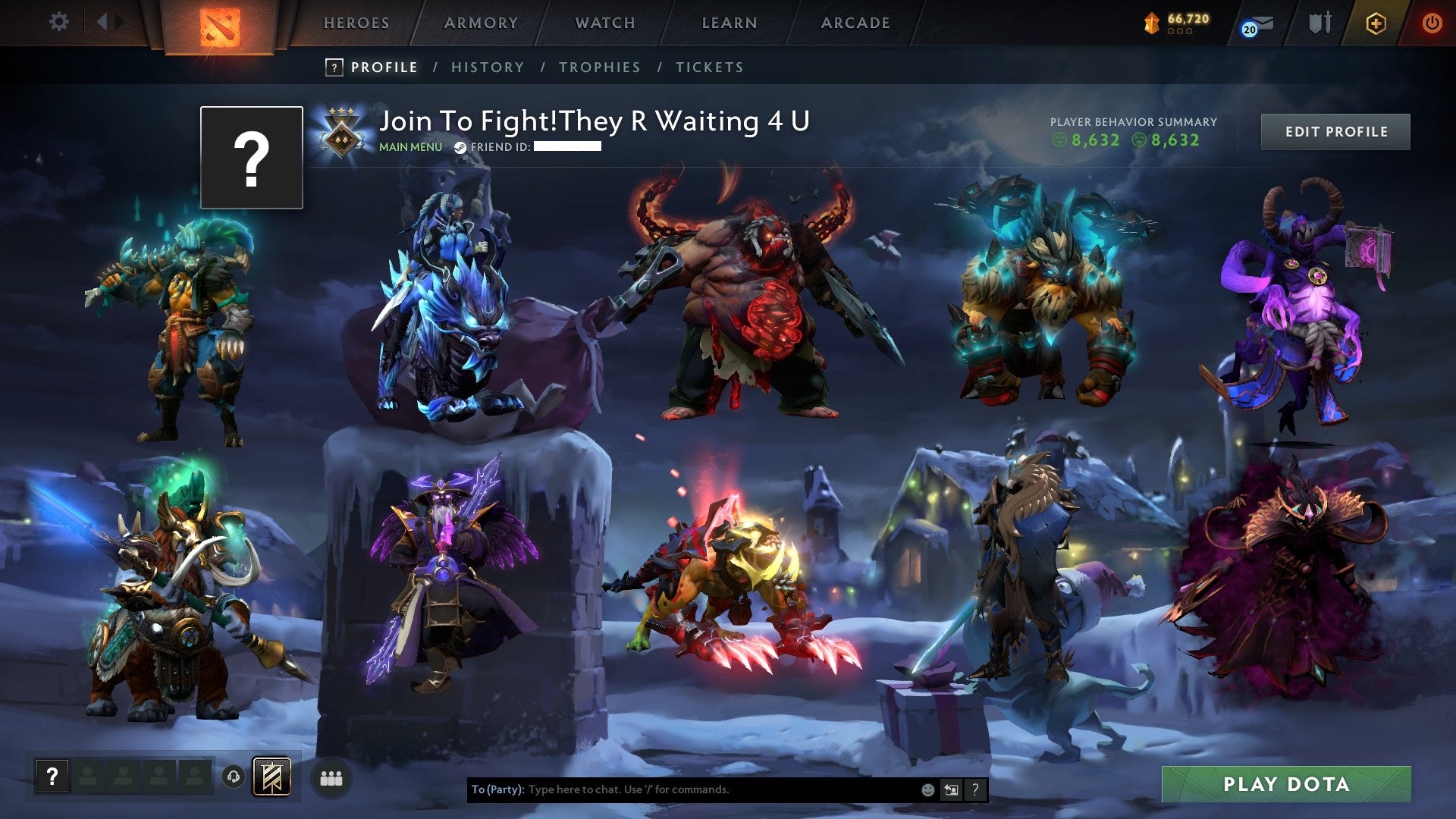
Task: Open the ARCADE section from the top menu
Action: pos(855,22)
